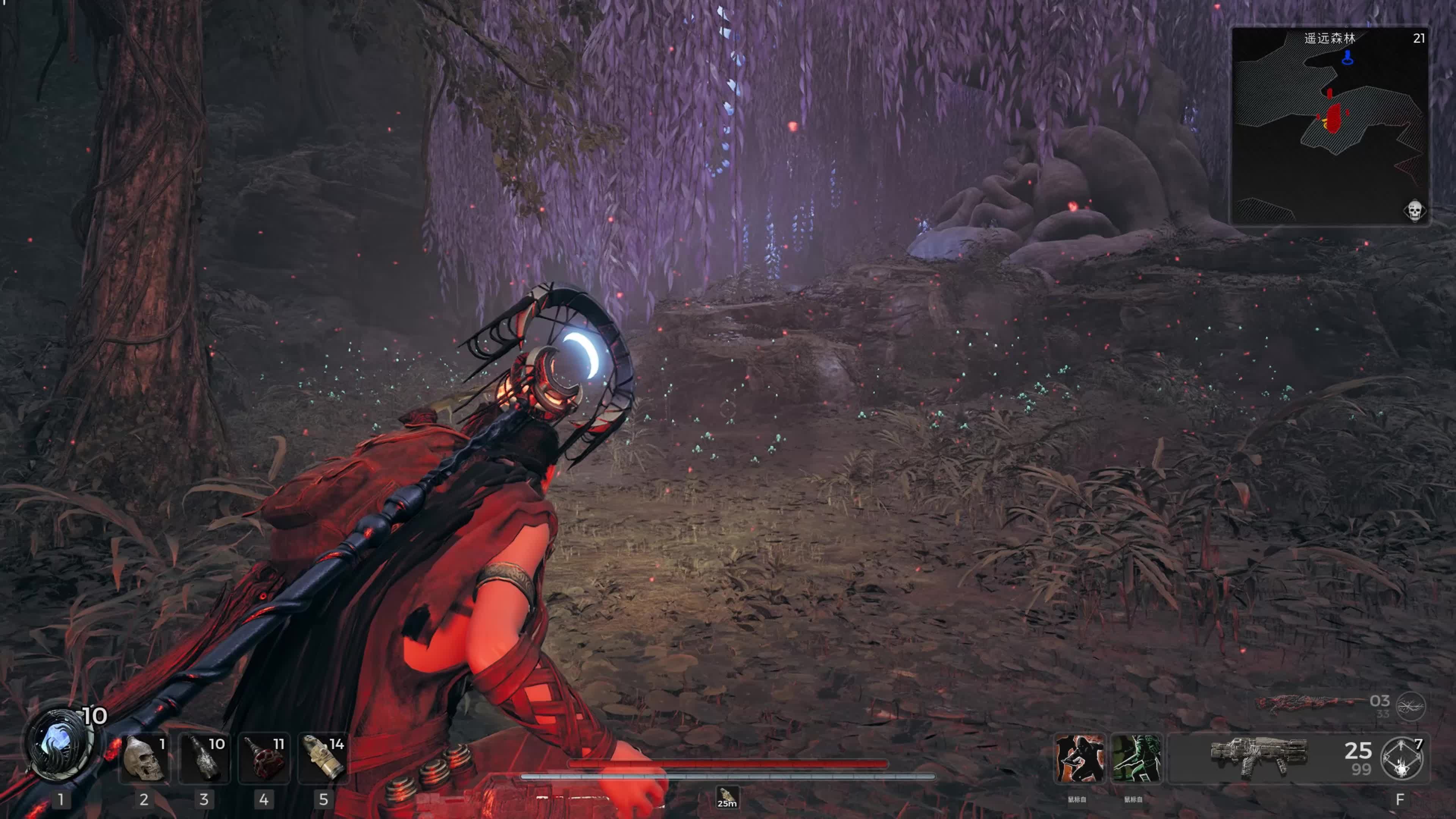
Task: Trigger the weapon mod icon showing 7
Action: (x=1402, y=758)
